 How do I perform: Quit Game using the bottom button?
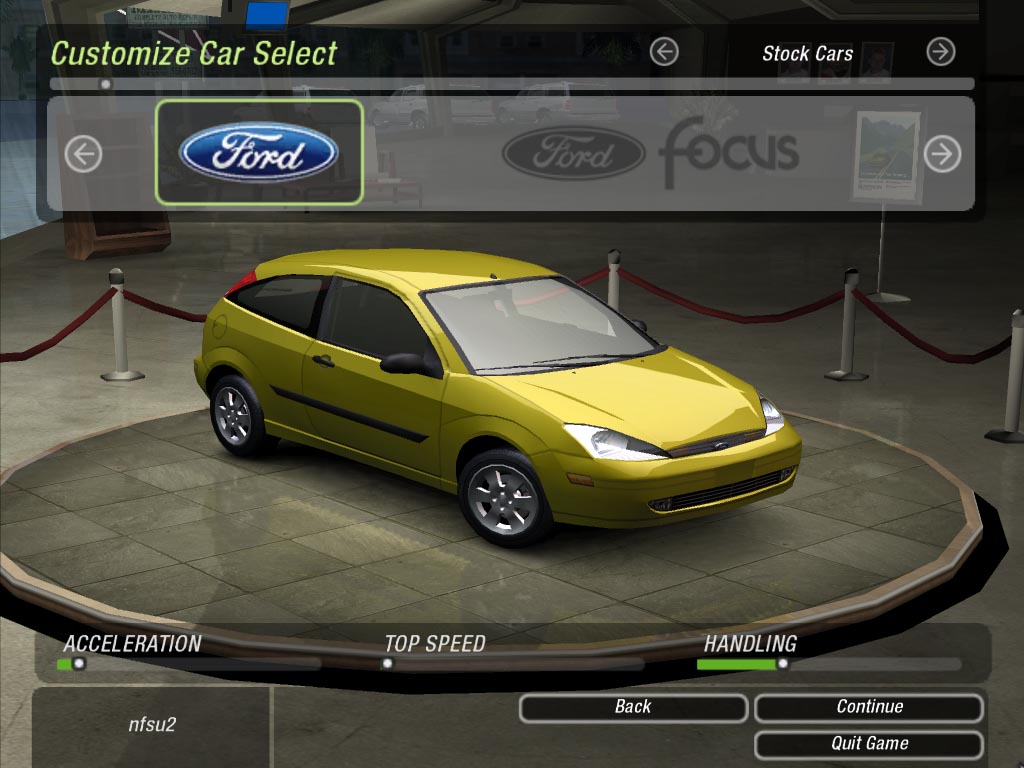869,744
